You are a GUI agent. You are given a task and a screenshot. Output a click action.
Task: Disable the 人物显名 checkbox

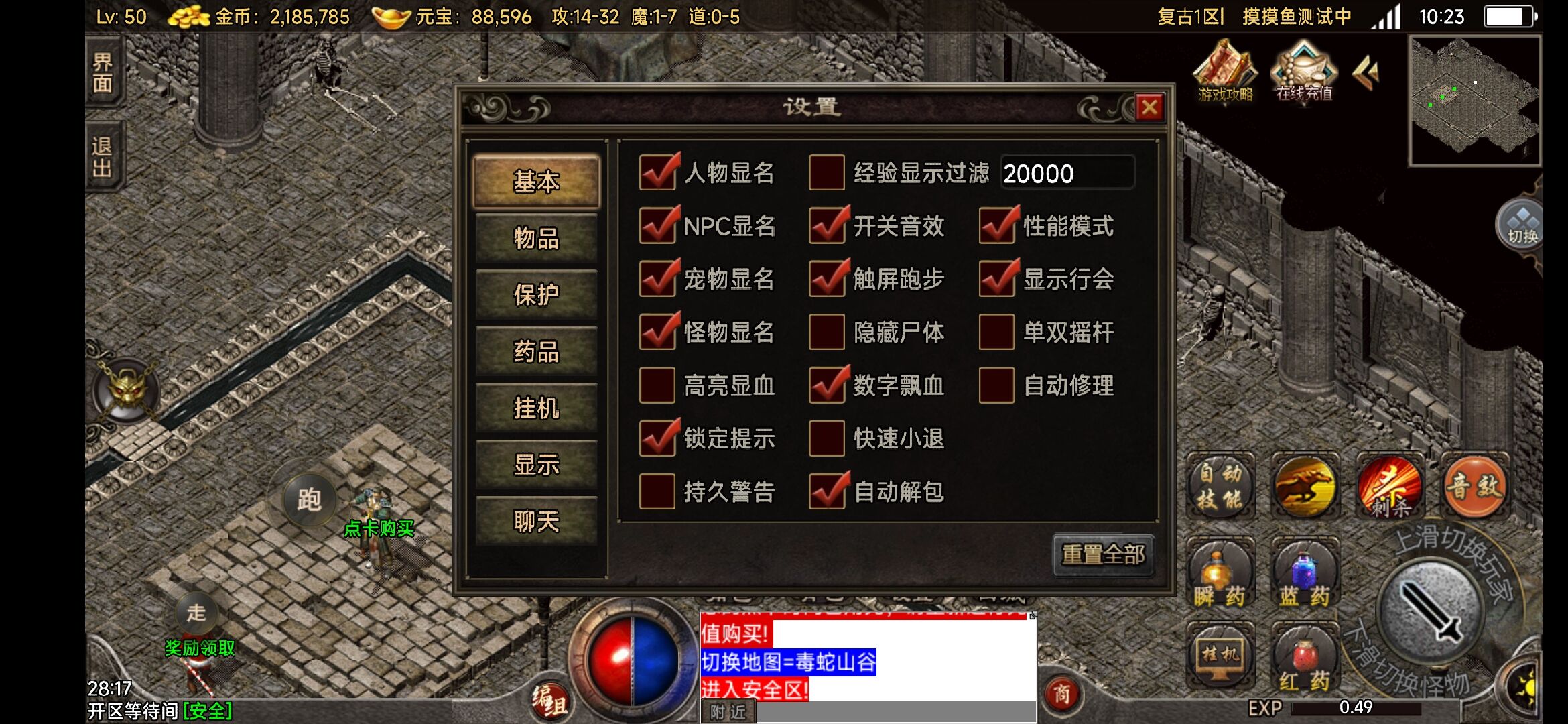pos(658,172)
